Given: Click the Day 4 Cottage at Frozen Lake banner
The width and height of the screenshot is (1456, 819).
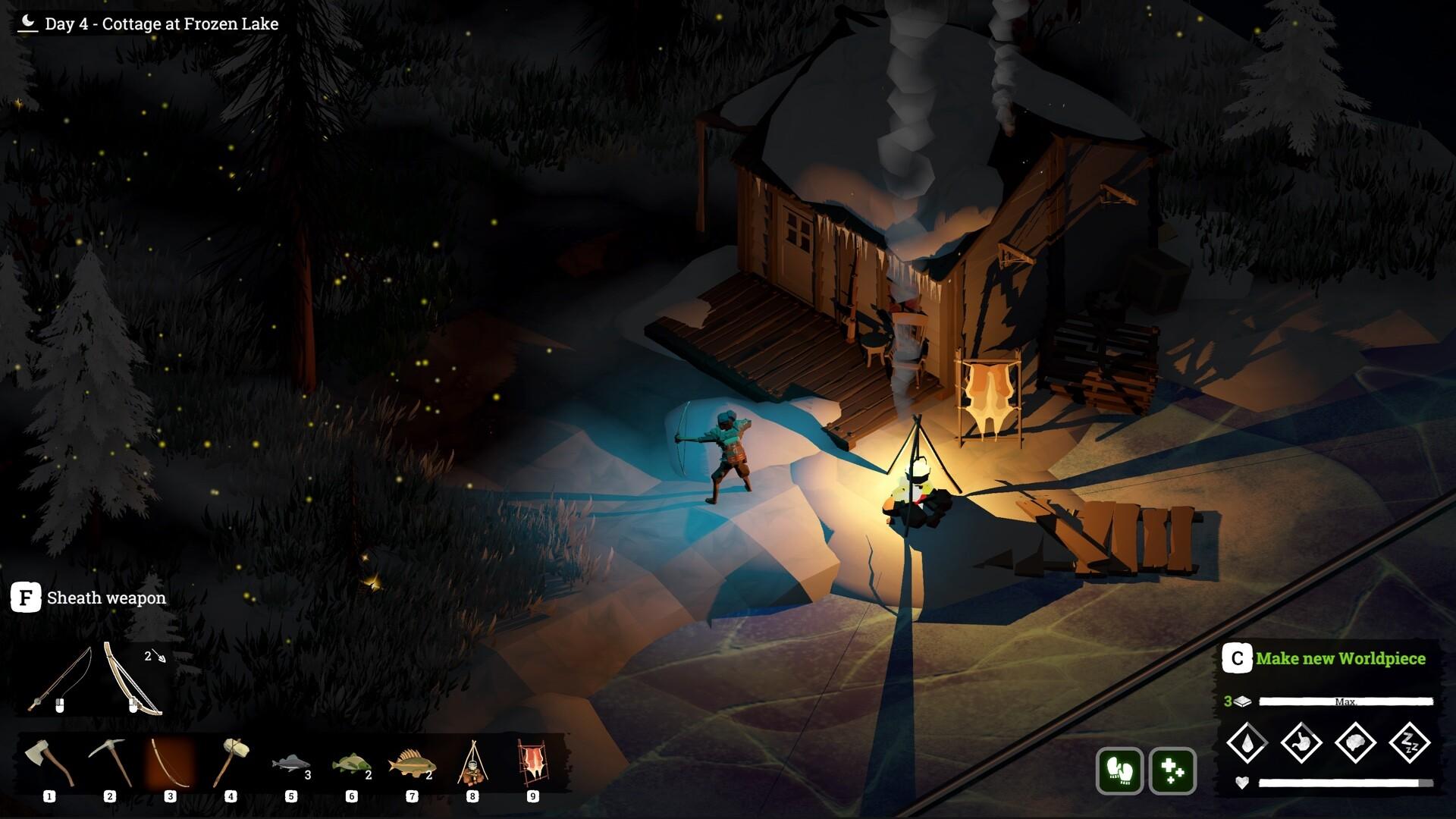Looking at the screenshot, I should [148, 24].
